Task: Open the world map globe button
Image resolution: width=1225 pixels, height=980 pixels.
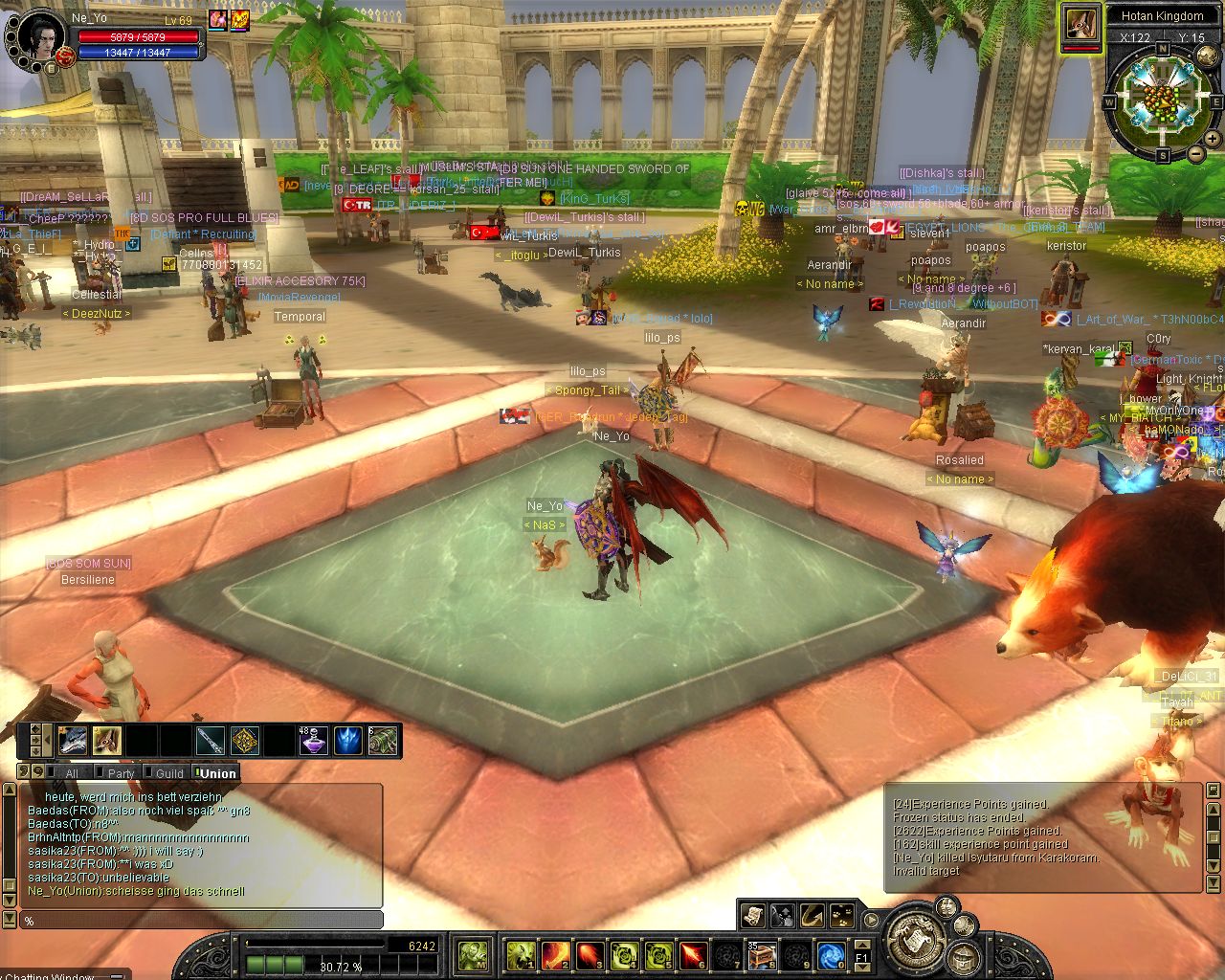Action: pos(1207,56)
